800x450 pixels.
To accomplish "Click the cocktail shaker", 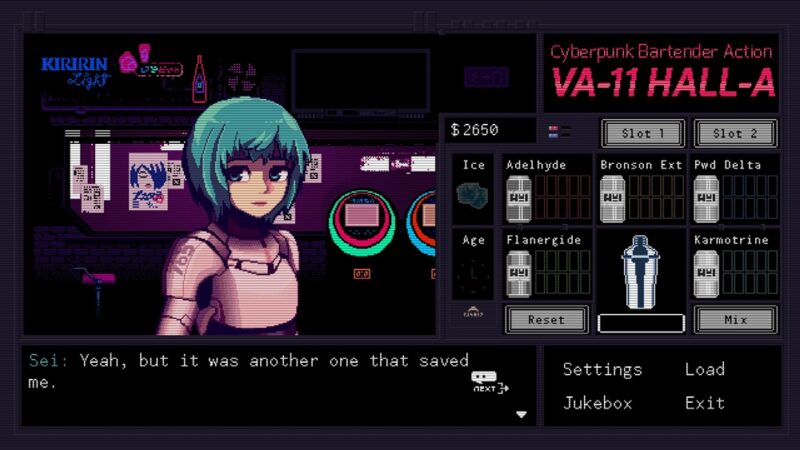I will click(640, 272).
